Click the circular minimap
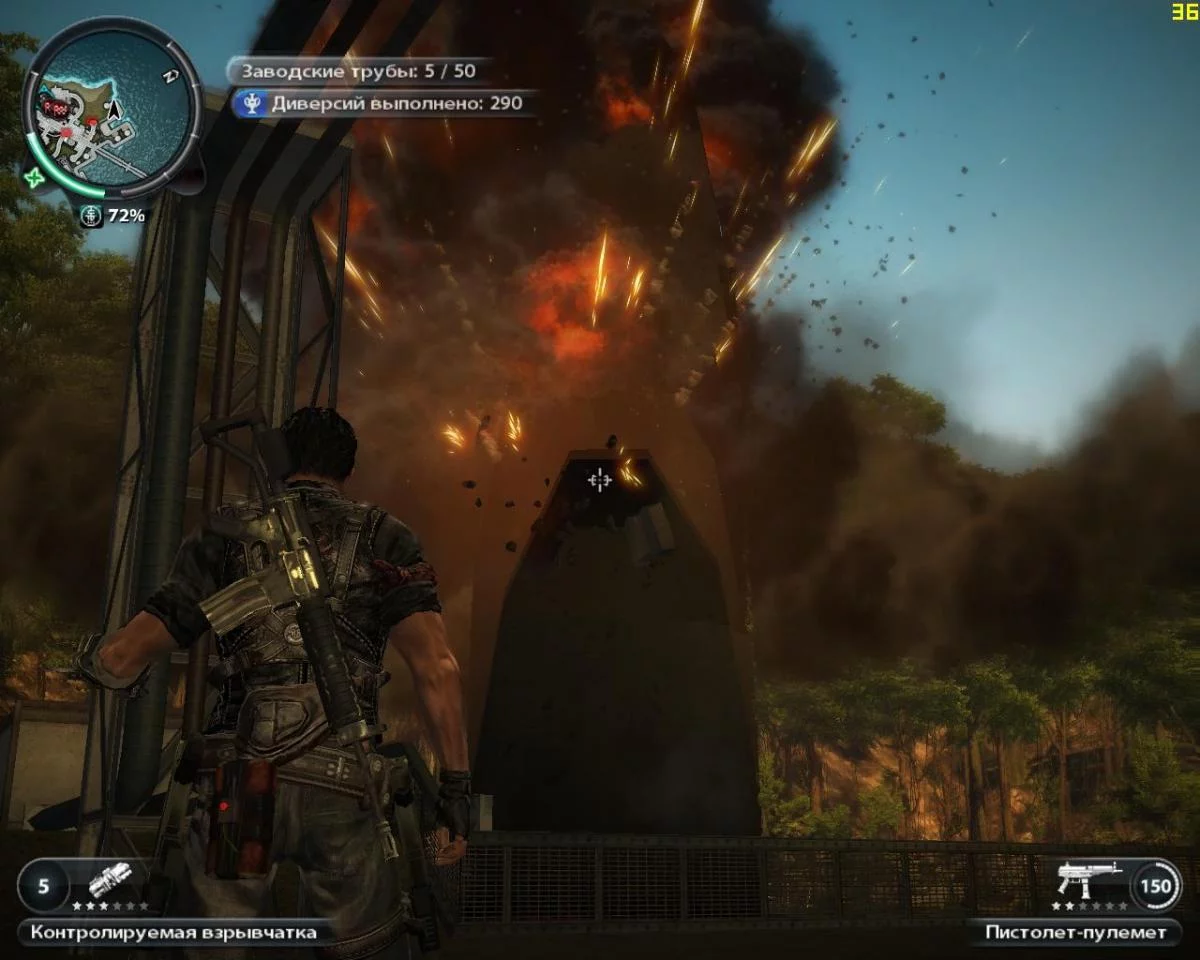The image size is (1200, 960). coord(110,110)
